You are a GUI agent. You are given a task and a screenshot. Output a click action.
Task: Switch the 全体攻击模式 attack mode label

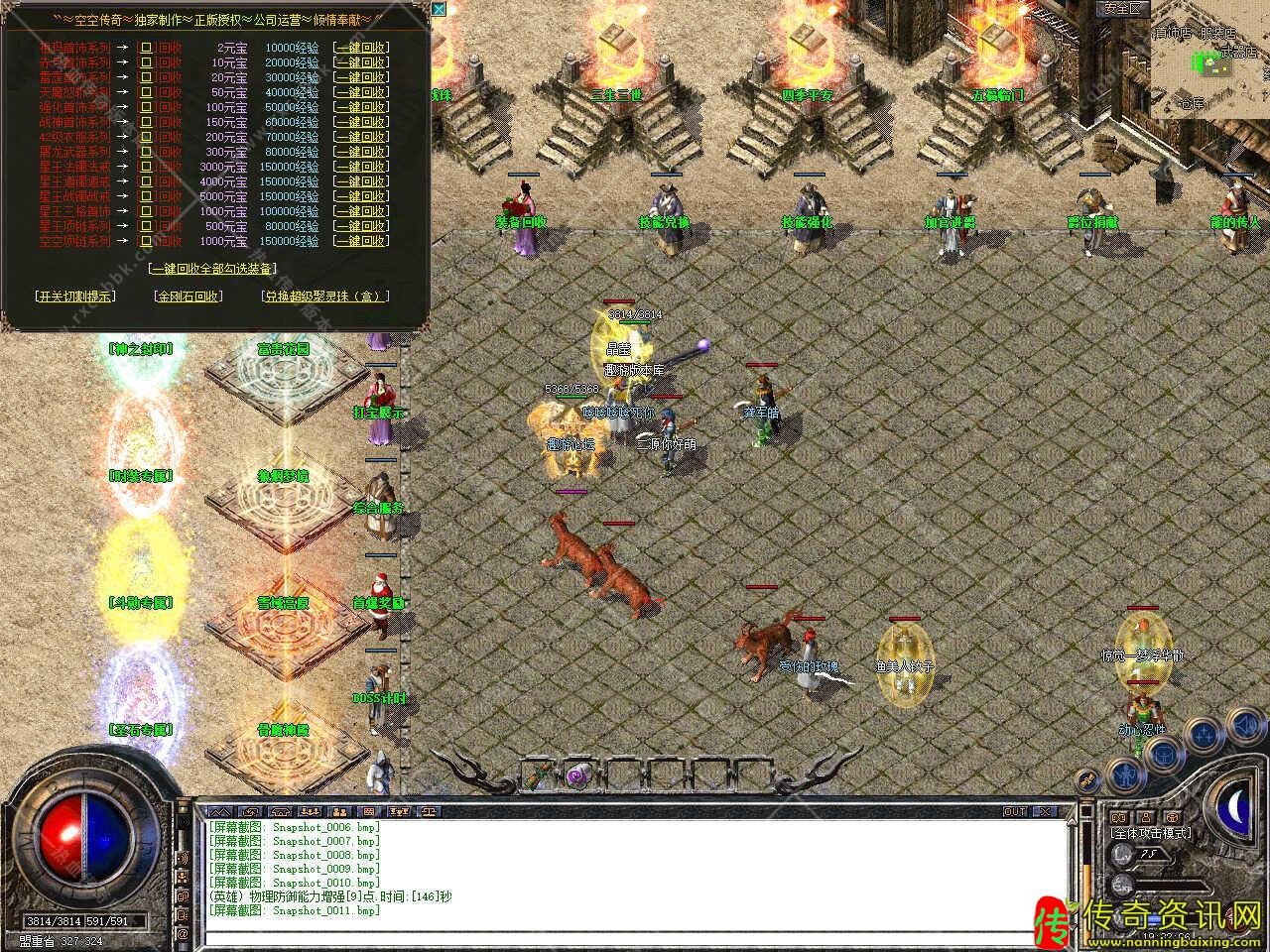(x=1151, y=834)
